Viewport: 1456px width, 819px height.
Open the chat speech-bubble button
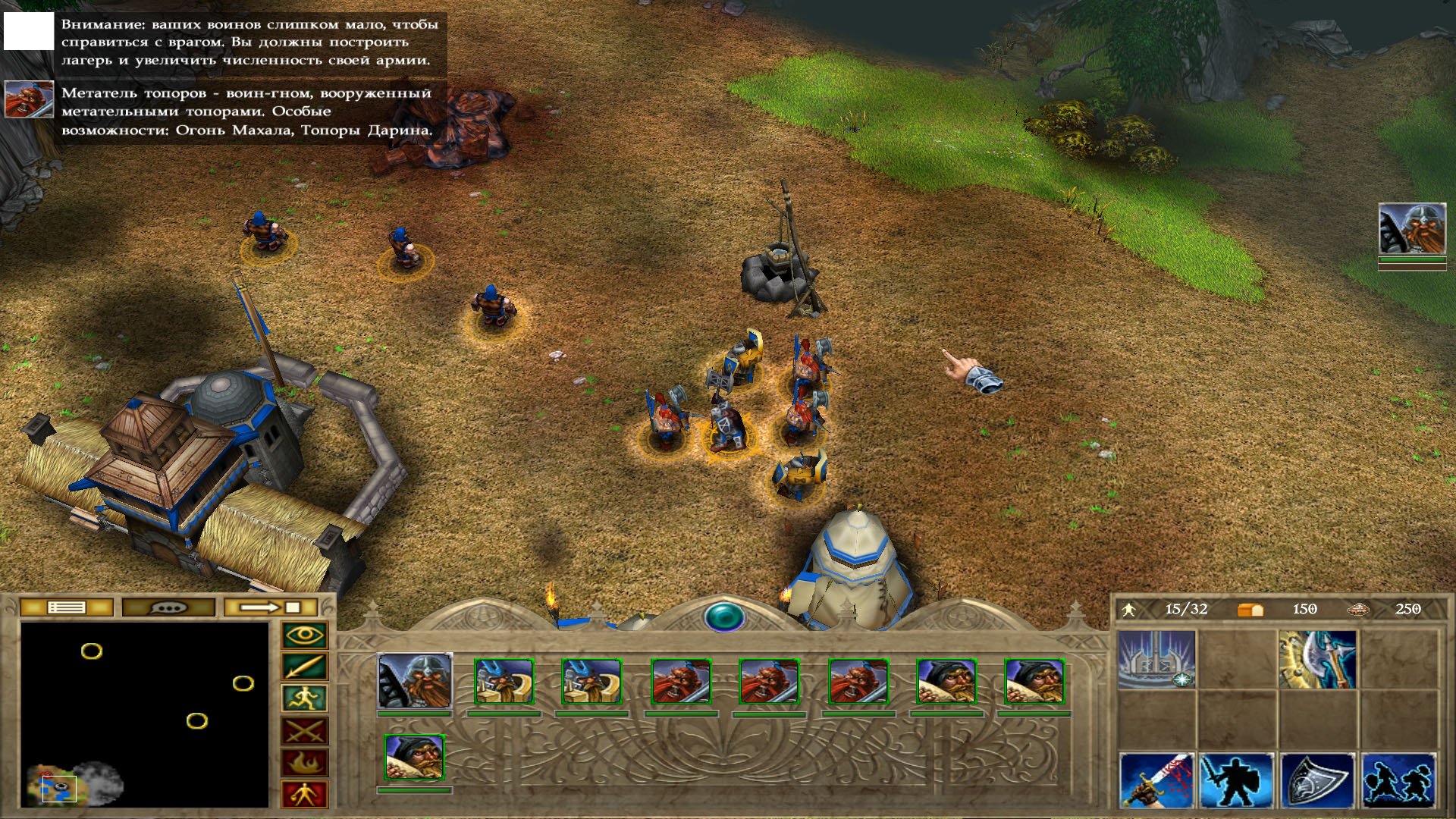[x=168, y=607]
